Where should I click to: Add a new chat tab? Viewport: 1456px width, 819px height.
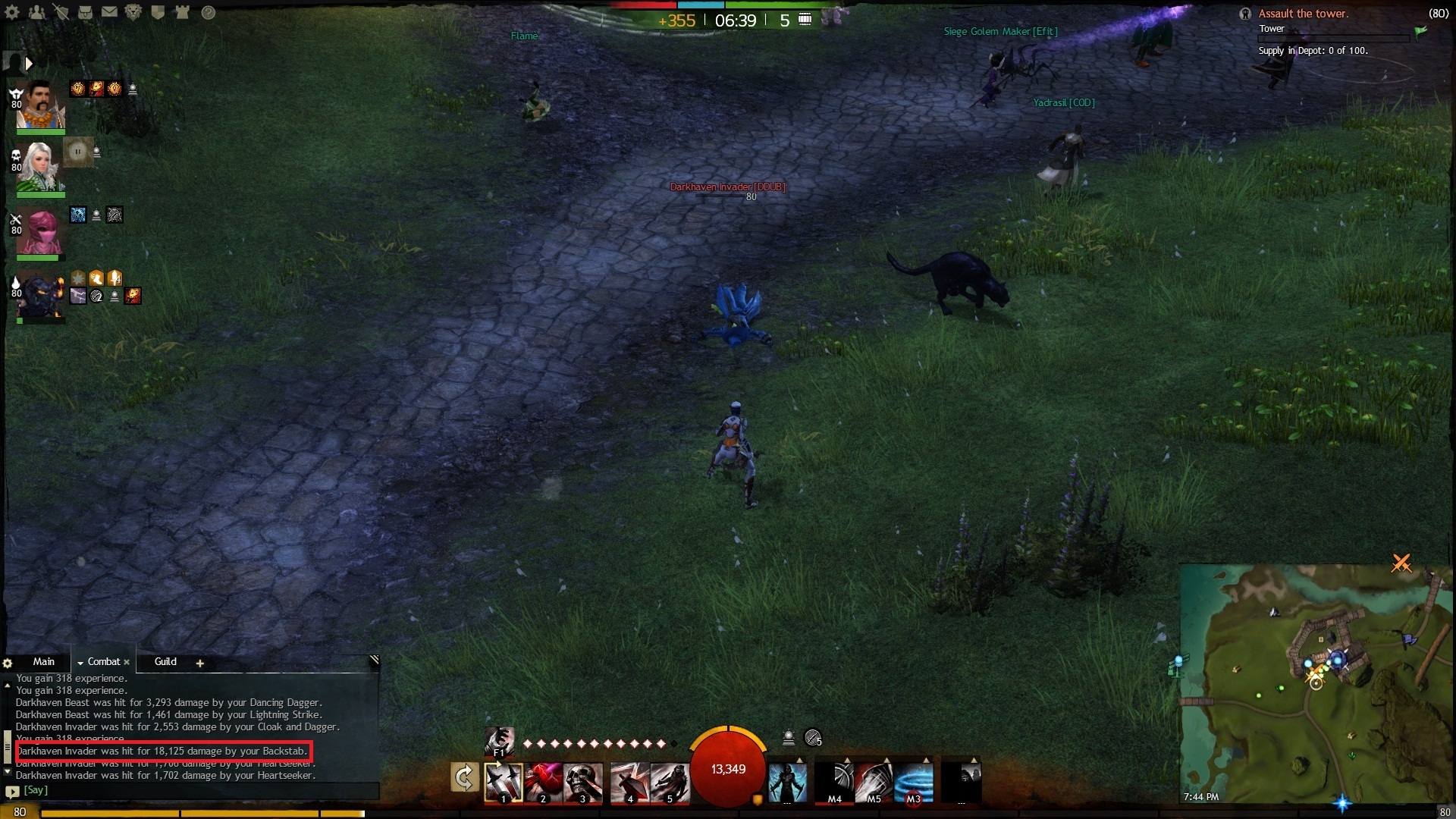click(200, 664)
